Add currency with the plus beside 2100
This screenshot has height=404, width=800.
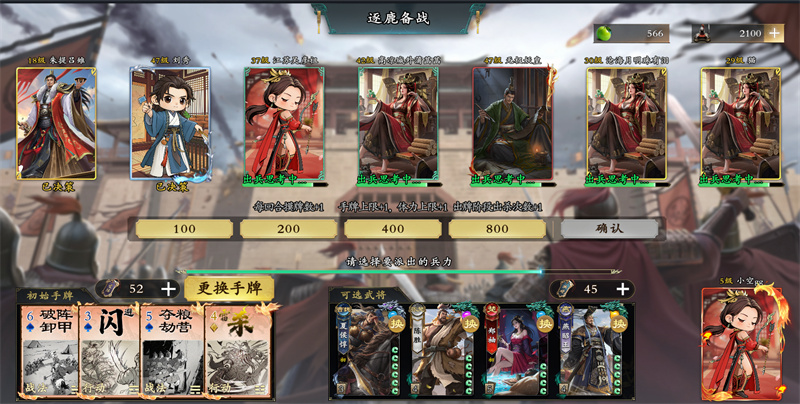pyautogui.click(x=775, y=33)
